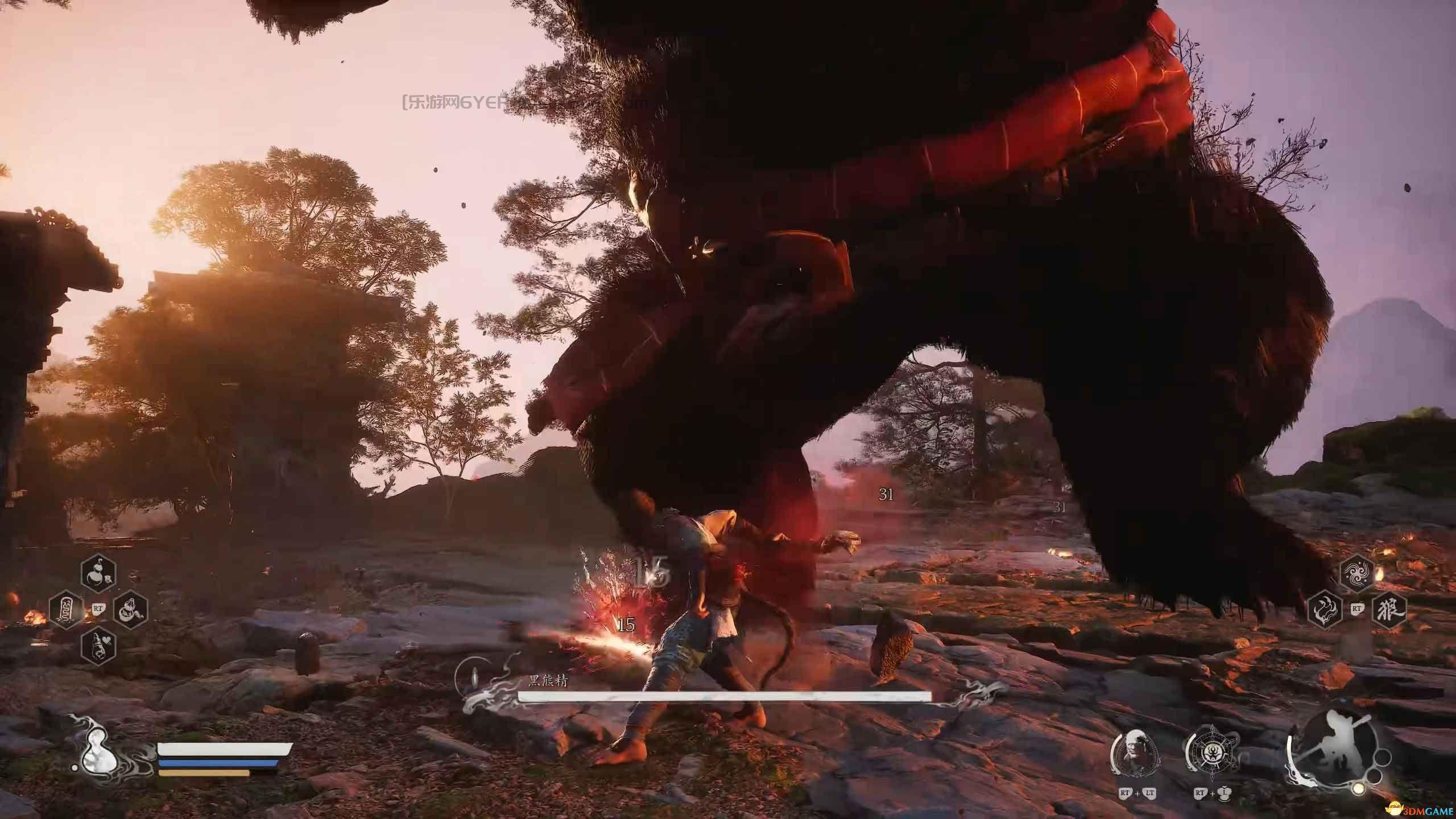Select the scroll talisman quick item slot
The height and width of the screenshot is (819, 1456).
[x=67, y=610]
